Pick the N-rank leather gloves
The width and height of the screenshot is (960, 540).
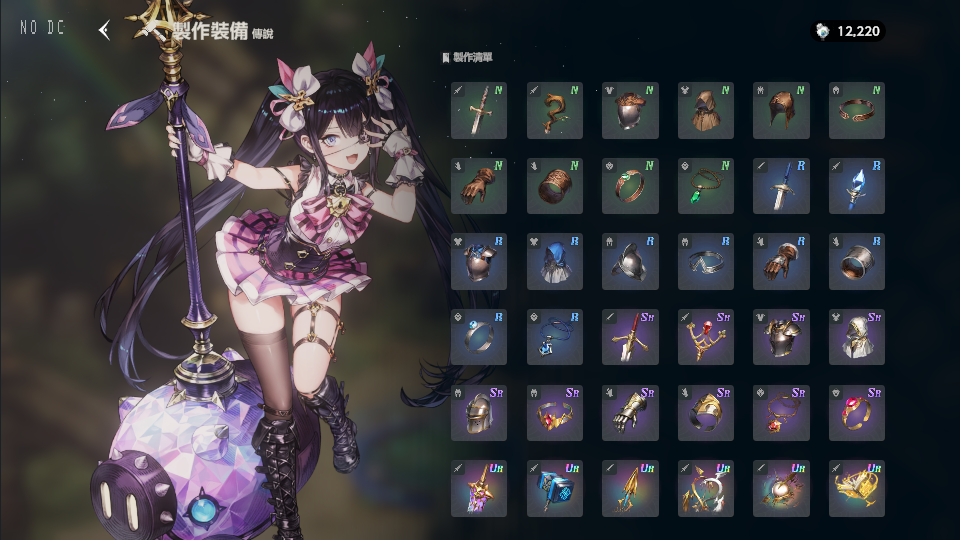[479, 186]
